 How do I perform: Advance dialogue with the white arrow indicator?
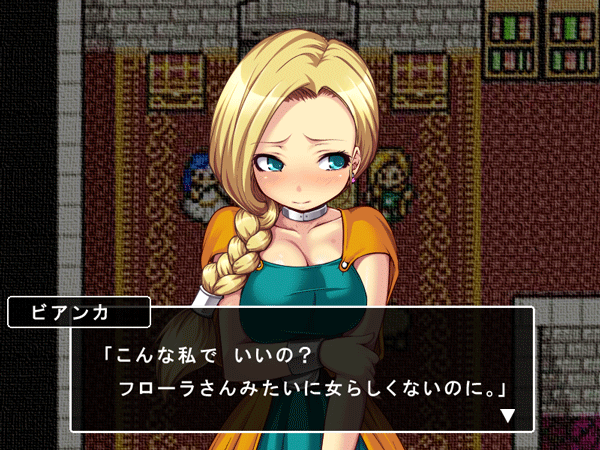(508, 415)
